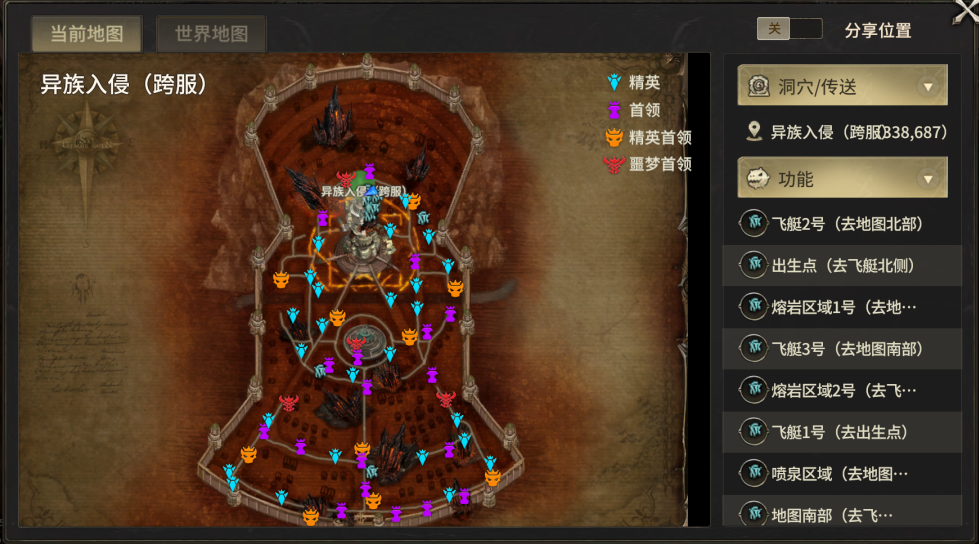Viewport: 979px width, 544px height.
Task: Choose the 出生点（去飞艇北侧）entry
Action: 842,265
